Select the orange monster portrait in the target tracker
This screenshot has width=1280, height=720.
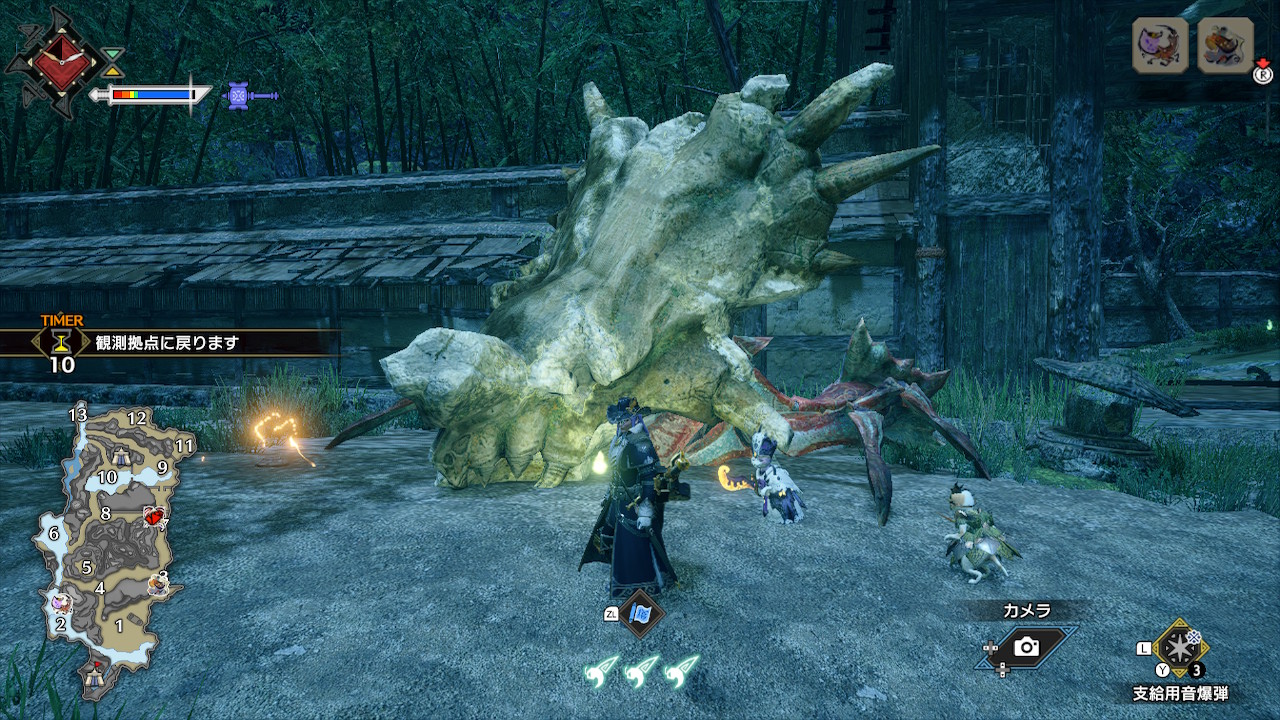[1225, 45]
